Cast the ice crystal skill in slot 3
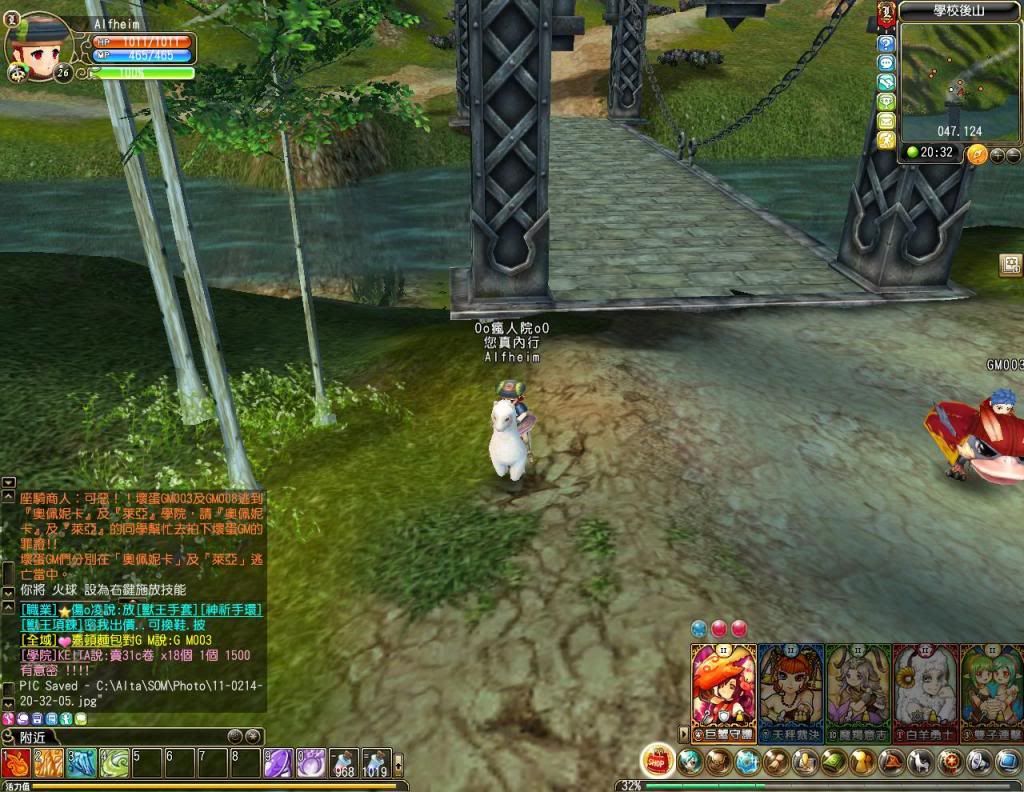The height and width of the screenshot is (792, 1024). pos(82,763)
